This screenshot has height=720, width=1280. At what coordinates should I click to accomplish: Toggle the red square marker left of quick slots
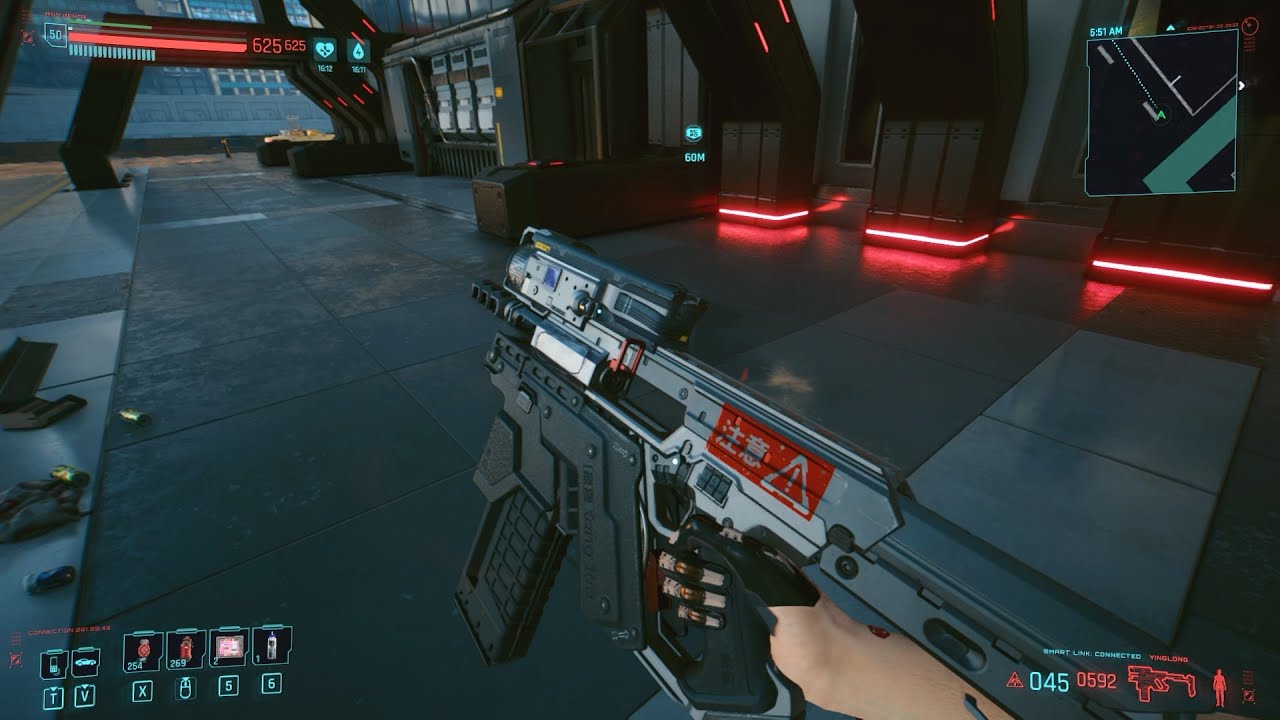(x=15, y=660)
